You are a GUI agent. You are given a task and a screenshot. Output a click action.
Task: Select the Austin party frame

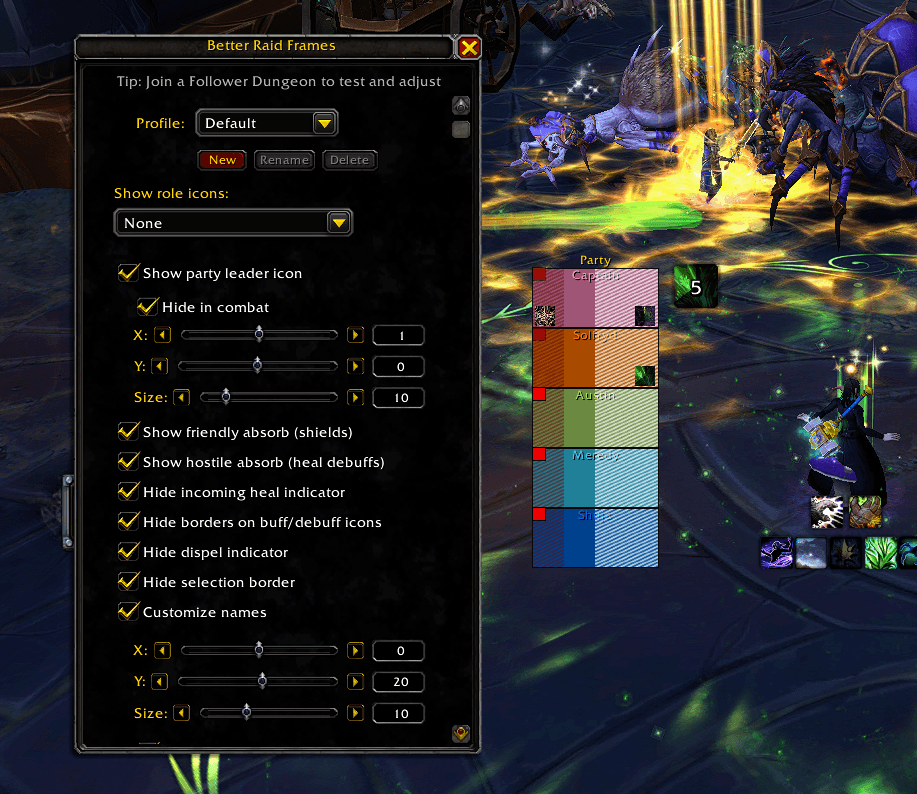(x=595, y=417)
